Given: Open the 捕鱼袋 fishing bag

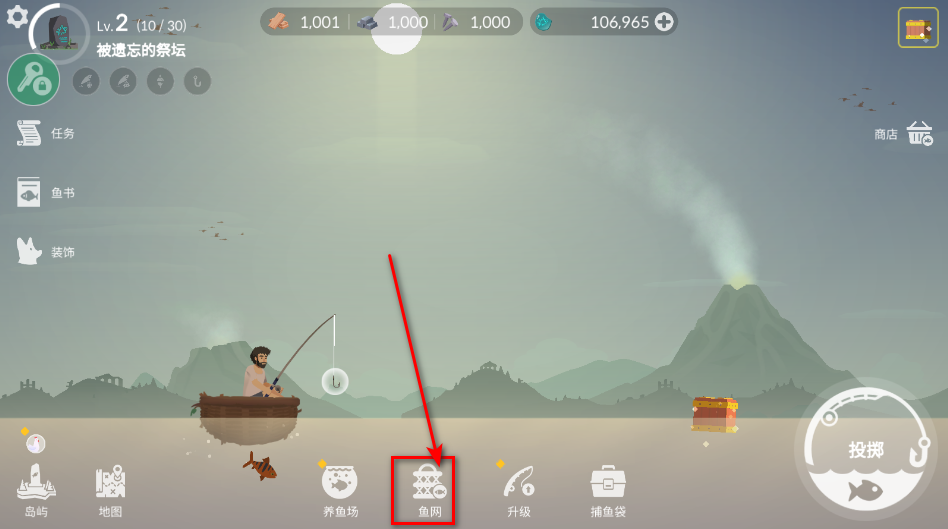Looking at the screenshot, I should point(608,490).
